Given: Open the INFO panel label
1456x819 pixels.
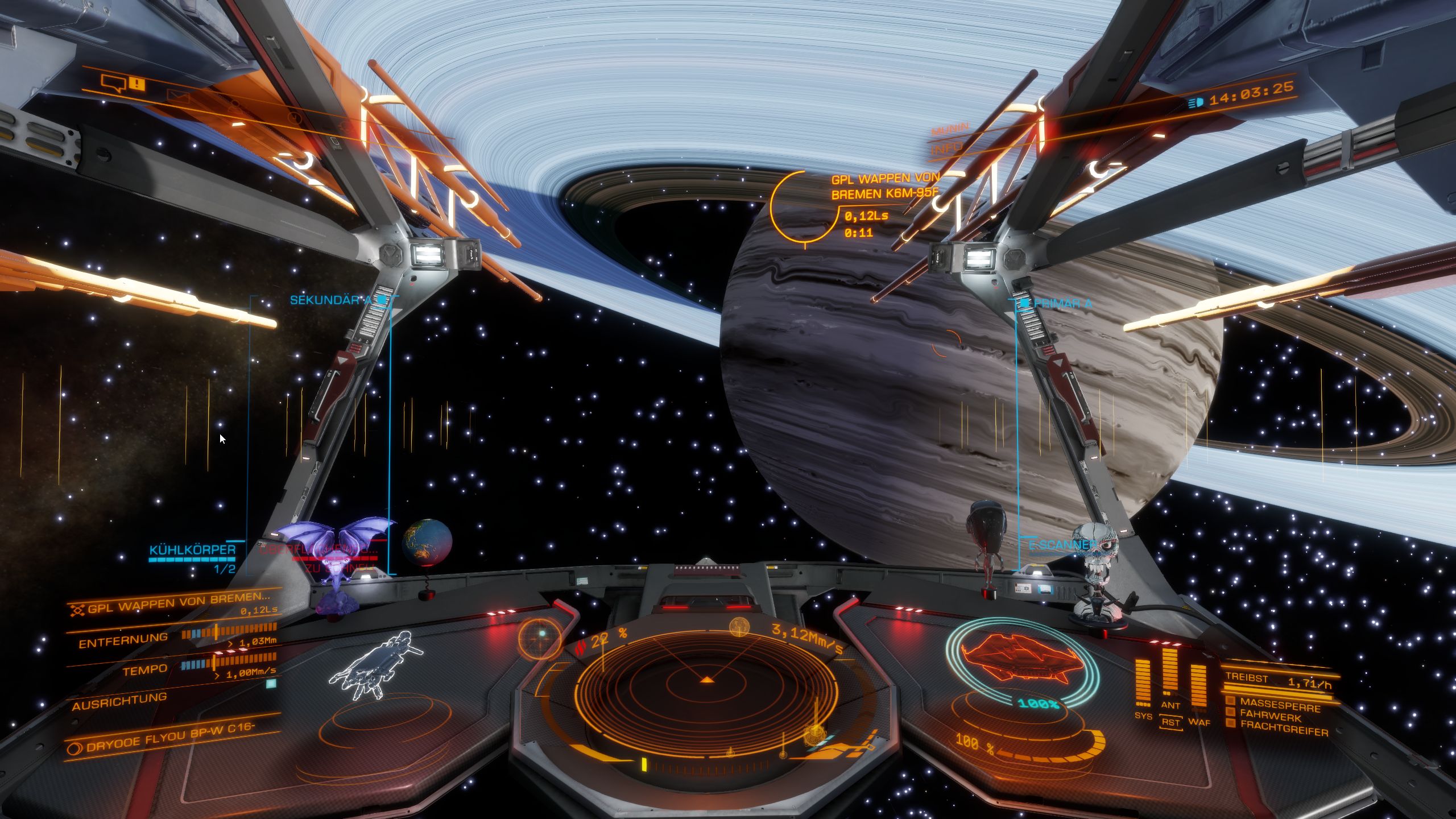Looking at the screenshot, I should (x=948, y=147).
